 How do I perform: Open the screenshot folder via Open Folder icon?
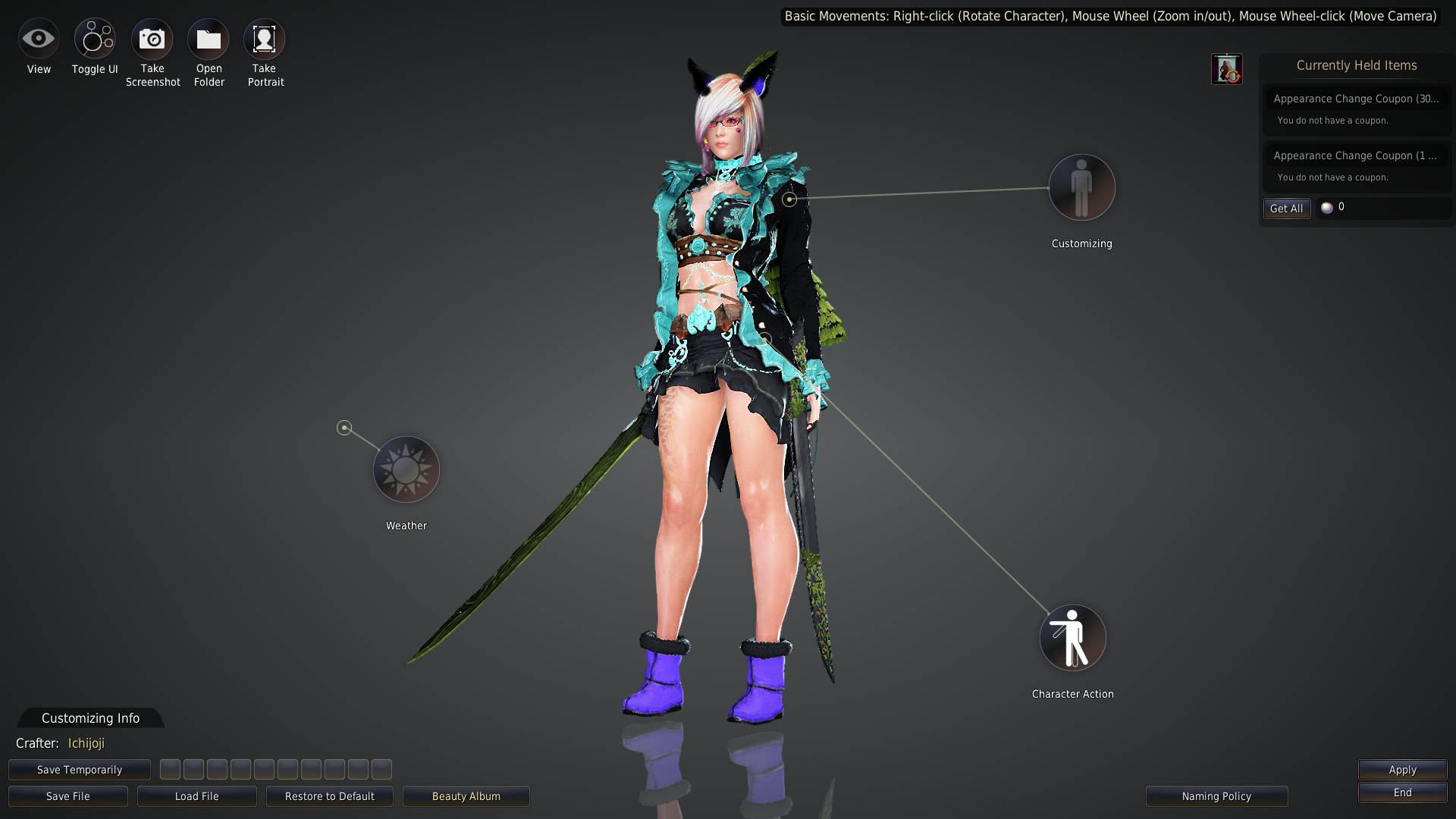(x=209, y=38)
